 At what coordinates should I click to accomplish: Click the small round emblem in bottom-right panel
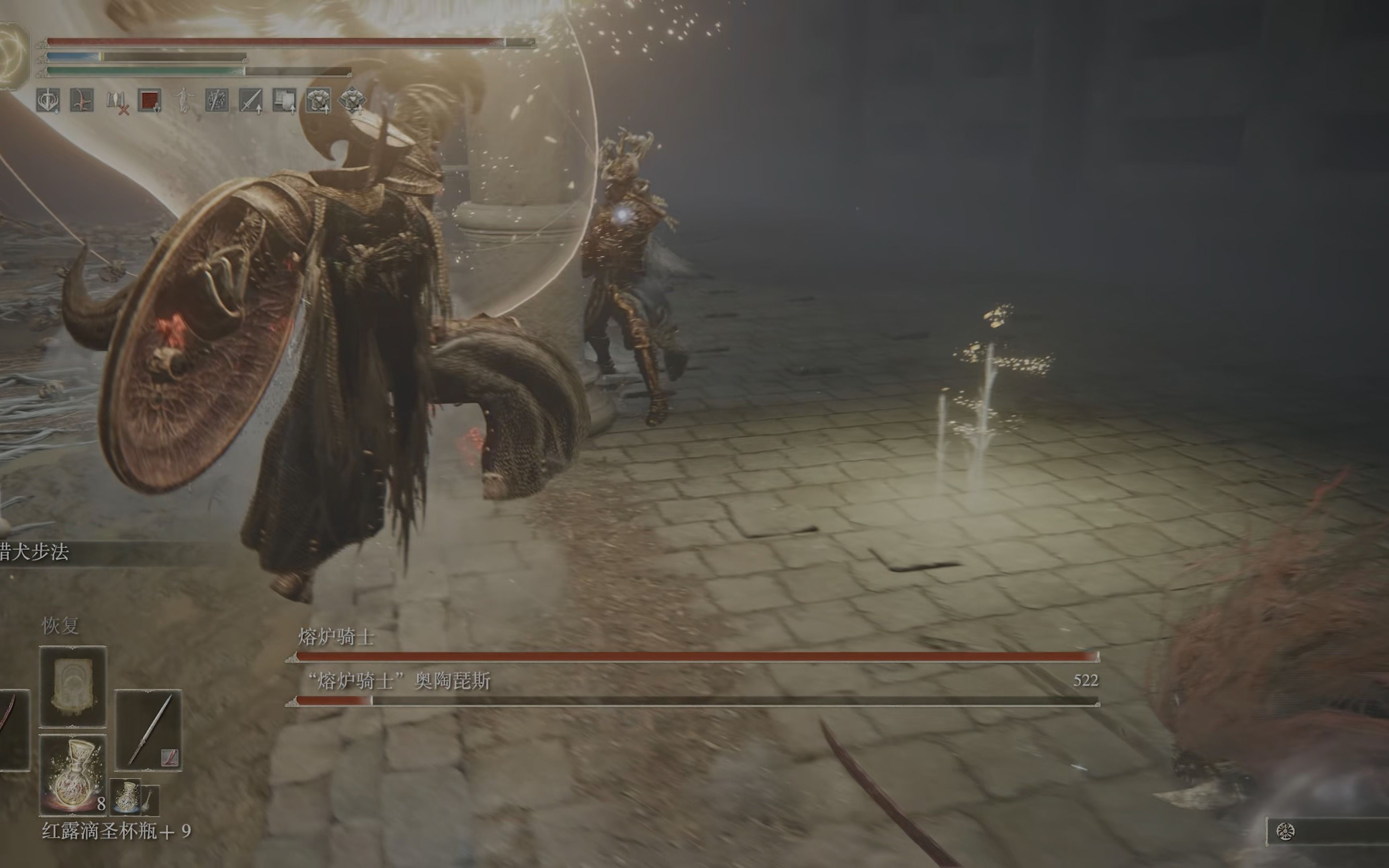coord(1285,831)
